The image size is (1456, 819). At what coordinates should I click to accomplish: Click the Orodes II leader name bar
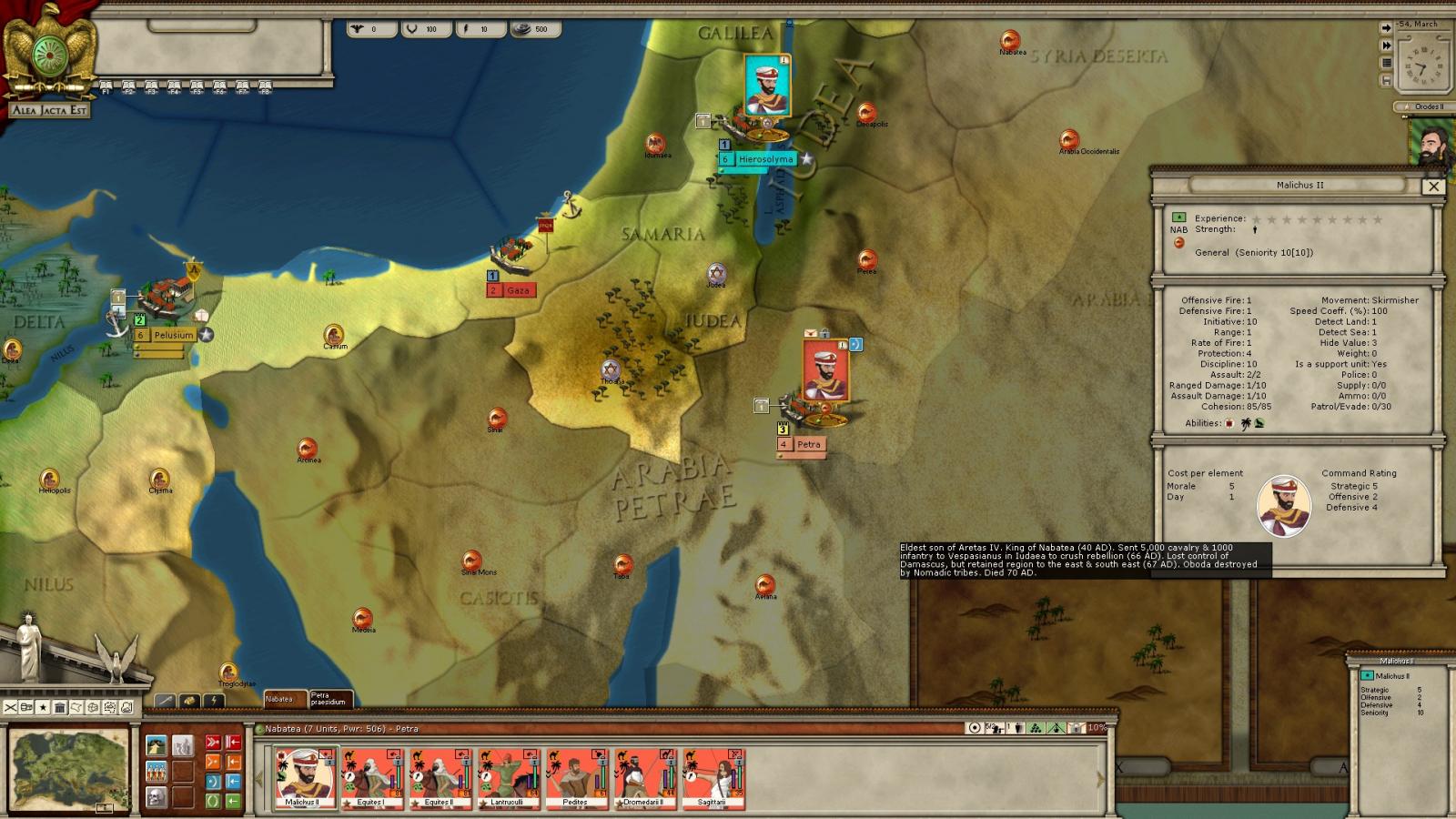[1427, 106]
